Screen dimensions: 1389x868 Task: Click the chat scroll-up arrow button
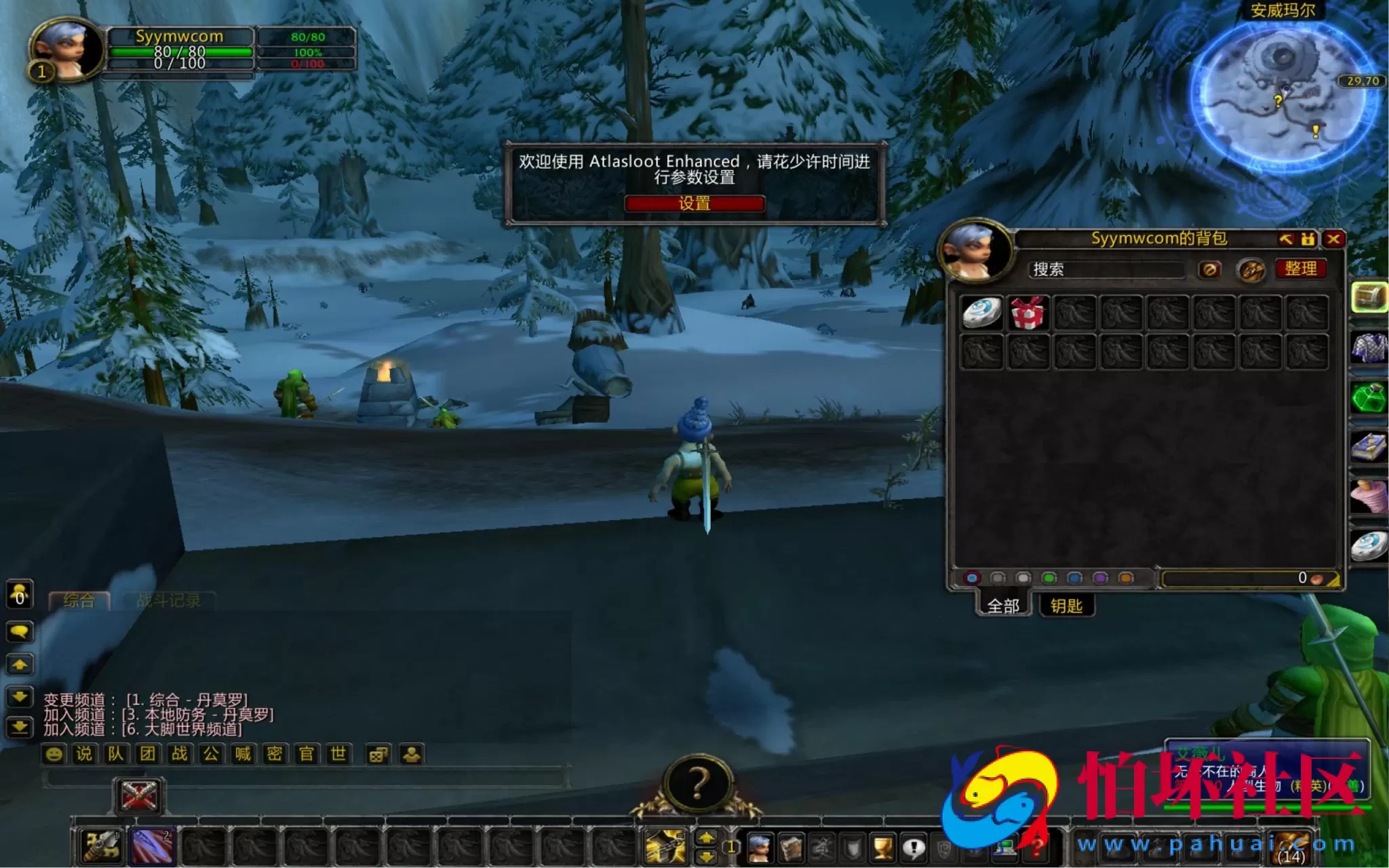click(20, 665)
